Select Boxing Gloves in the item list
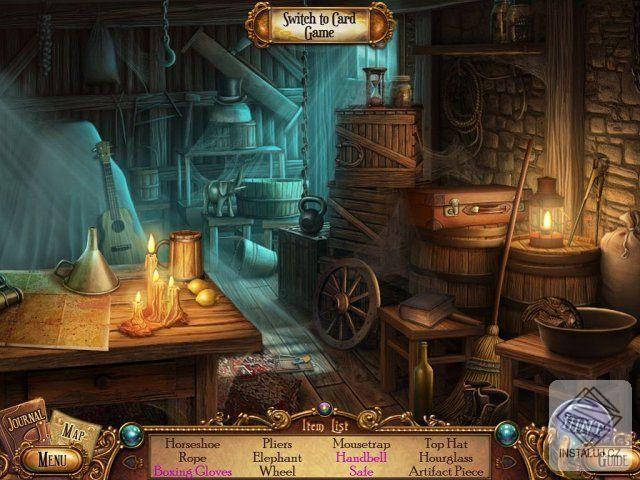Screen dimensions: 640x480 pyautogui.click(x=192, y=471)
